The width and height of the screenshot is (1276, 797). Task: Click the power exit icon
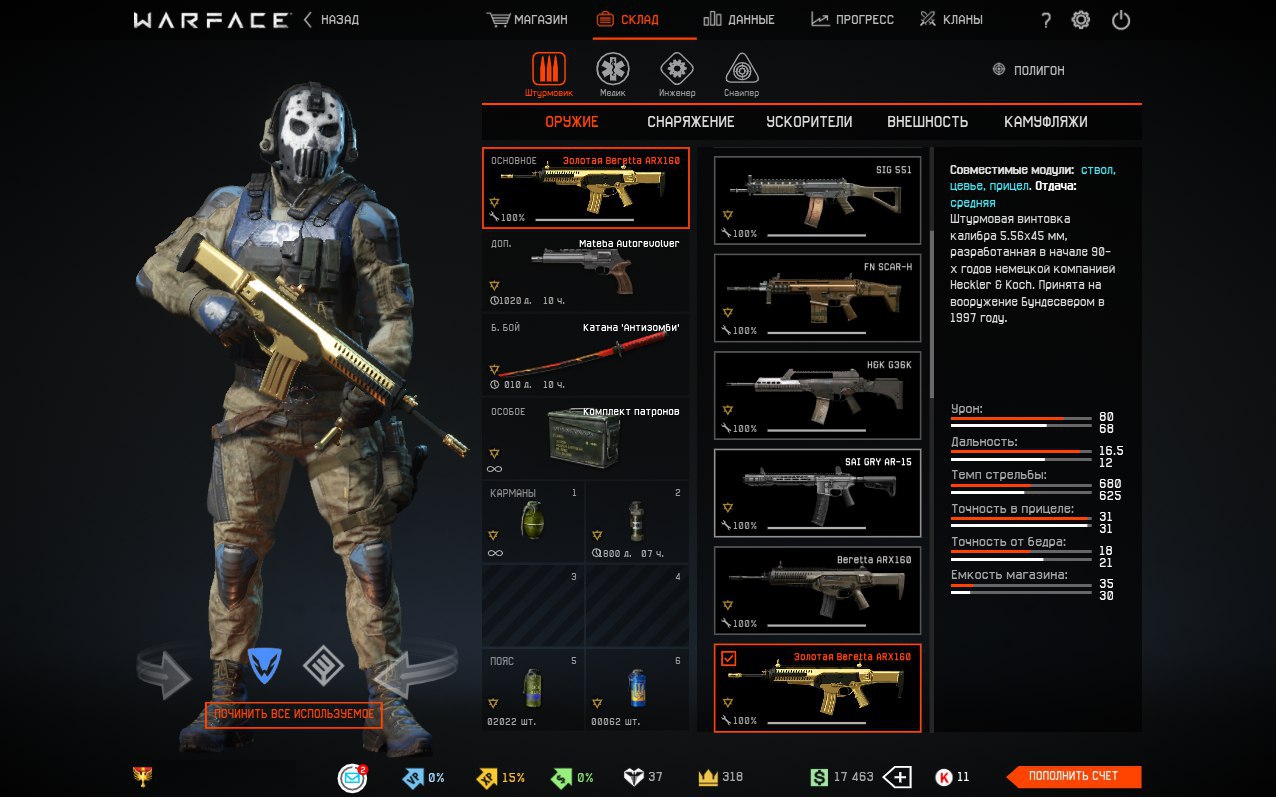pyautogui.click(x=1121, y=20)
